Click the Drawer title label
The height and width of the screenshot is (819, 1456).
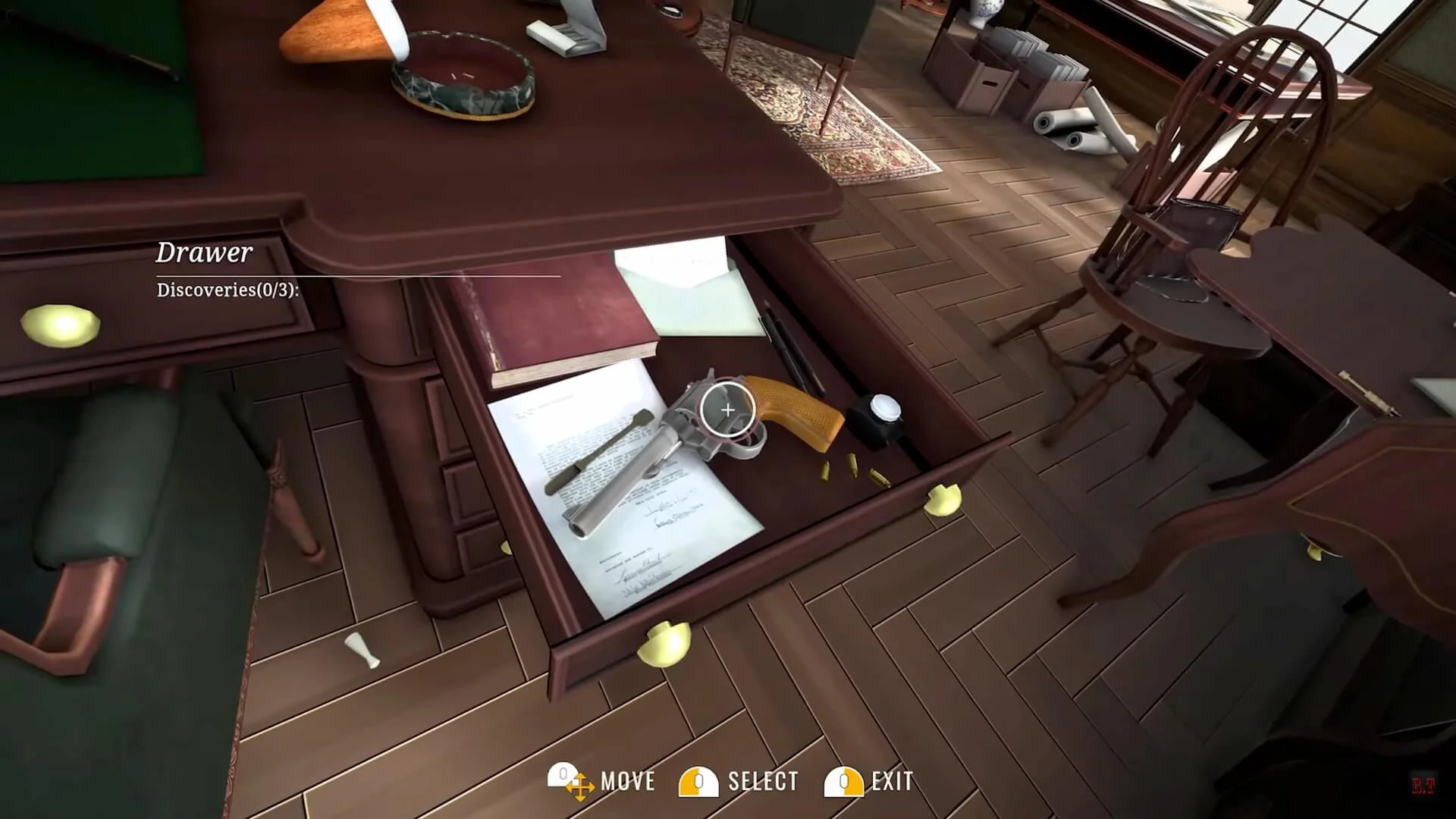203,251
